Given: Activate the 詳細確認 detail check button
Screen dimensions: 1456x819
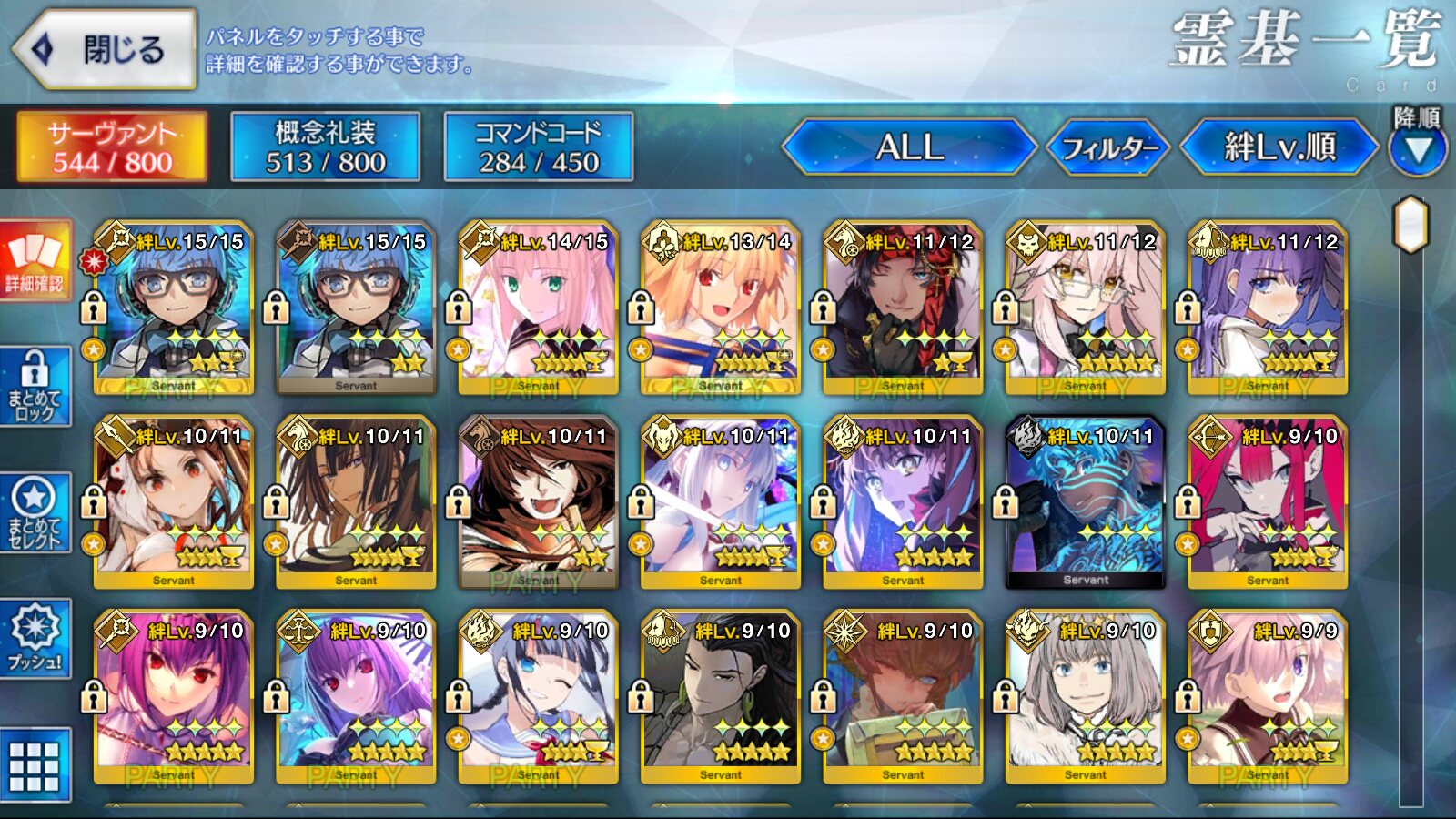Looking at the screenshot, I should click(35, 260).
